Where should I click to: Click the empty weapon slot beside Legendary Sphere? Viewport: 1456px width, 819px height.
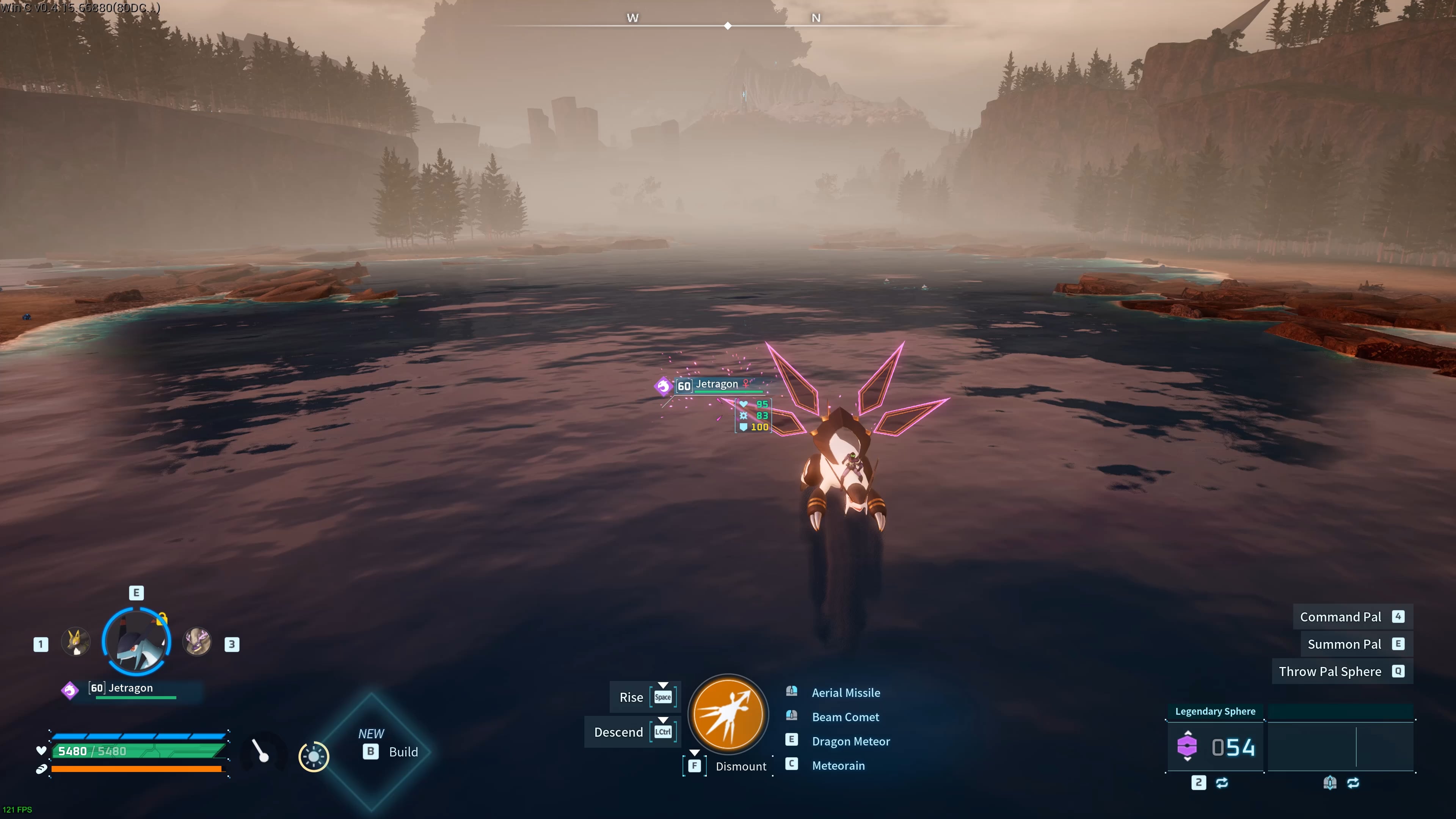coord(1341,747)
